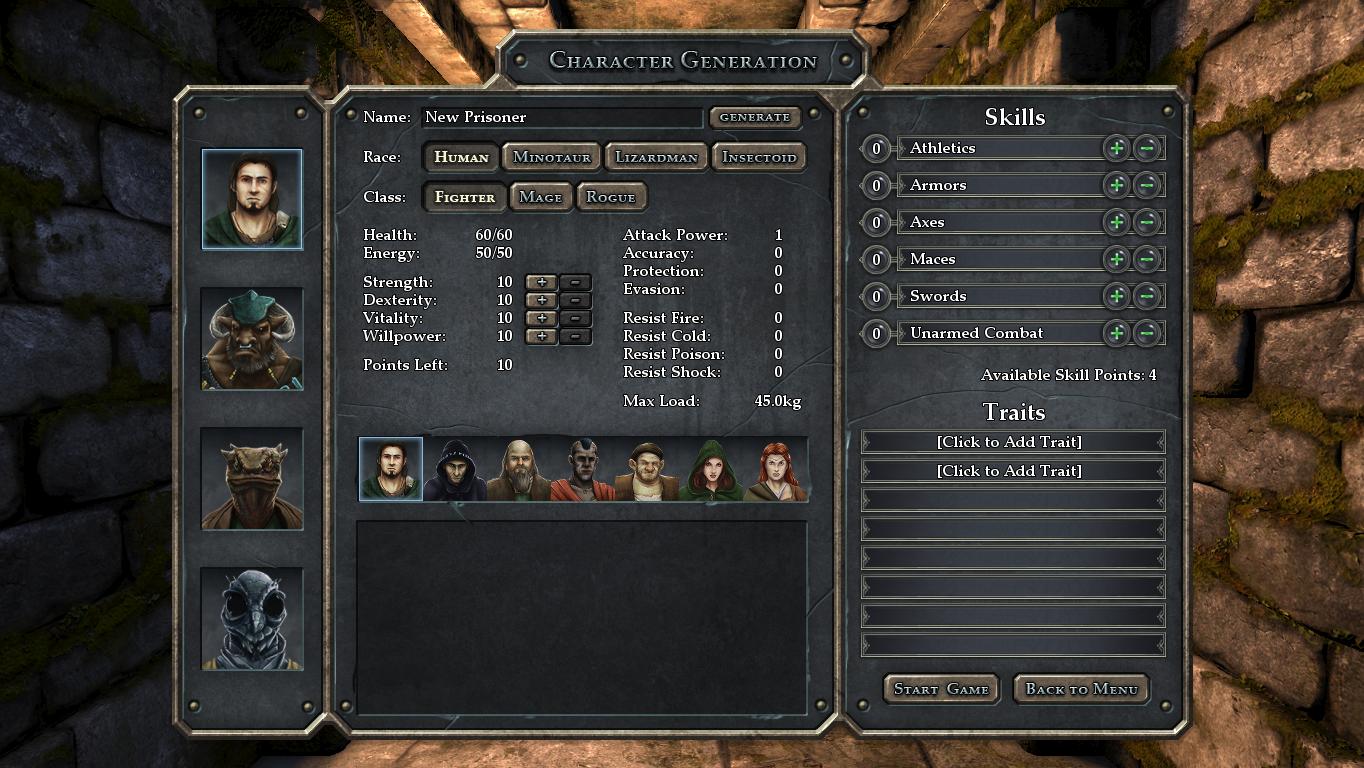Generate a random character name
The image size is (1364, 768).
point(755,117)
